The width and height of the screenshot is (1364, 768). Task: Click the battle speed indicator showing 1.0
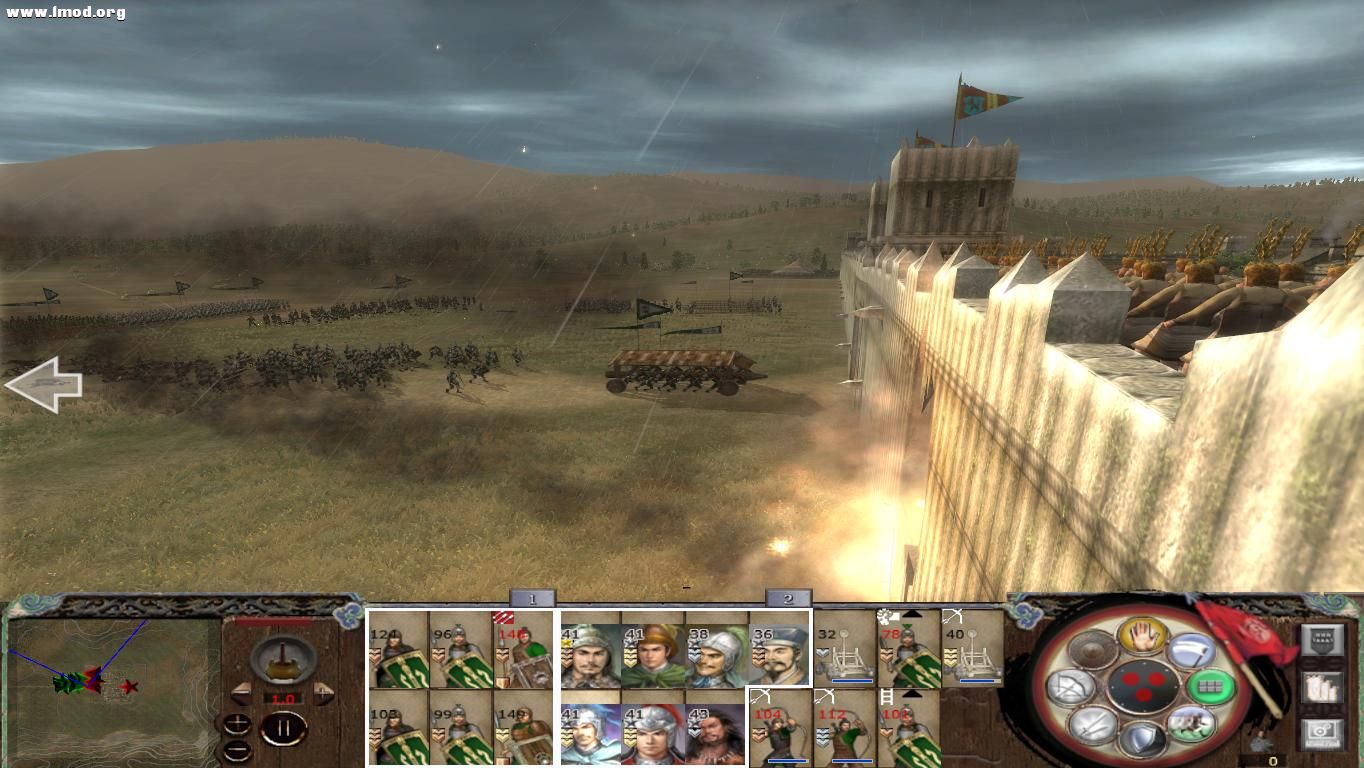point(283,699)
